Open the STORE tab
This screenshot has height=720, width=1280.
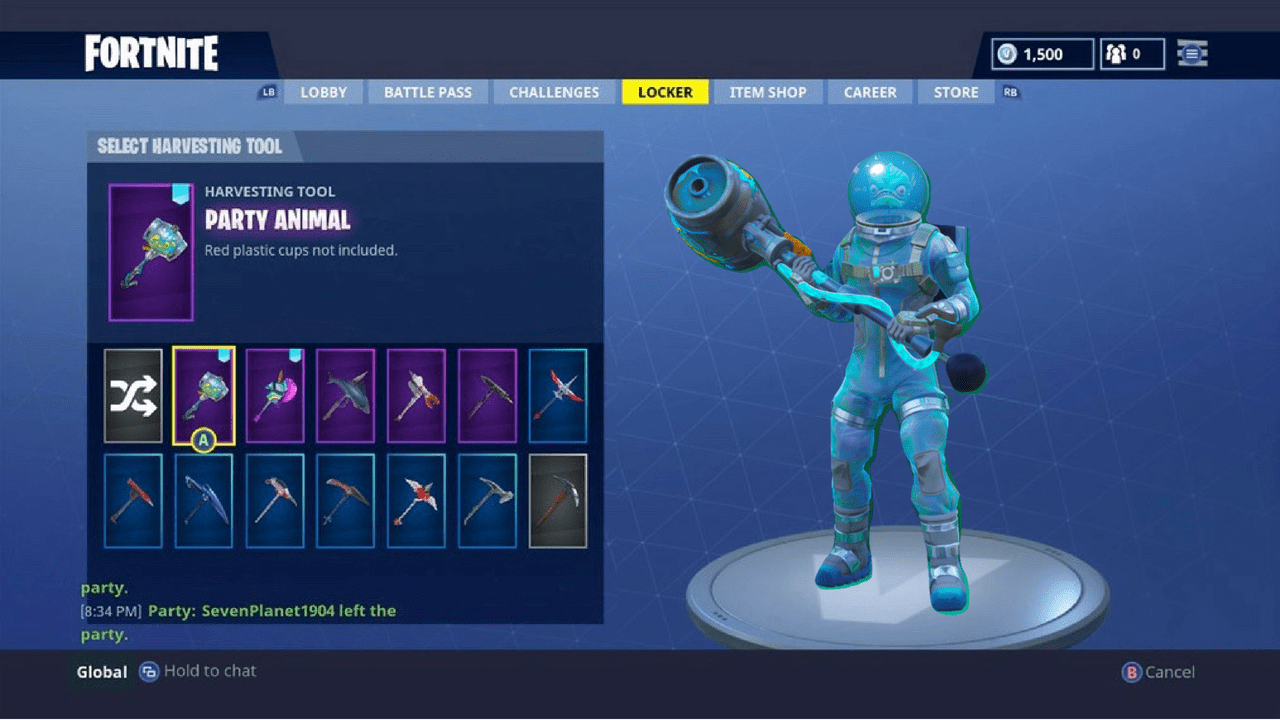coord(955,92)
